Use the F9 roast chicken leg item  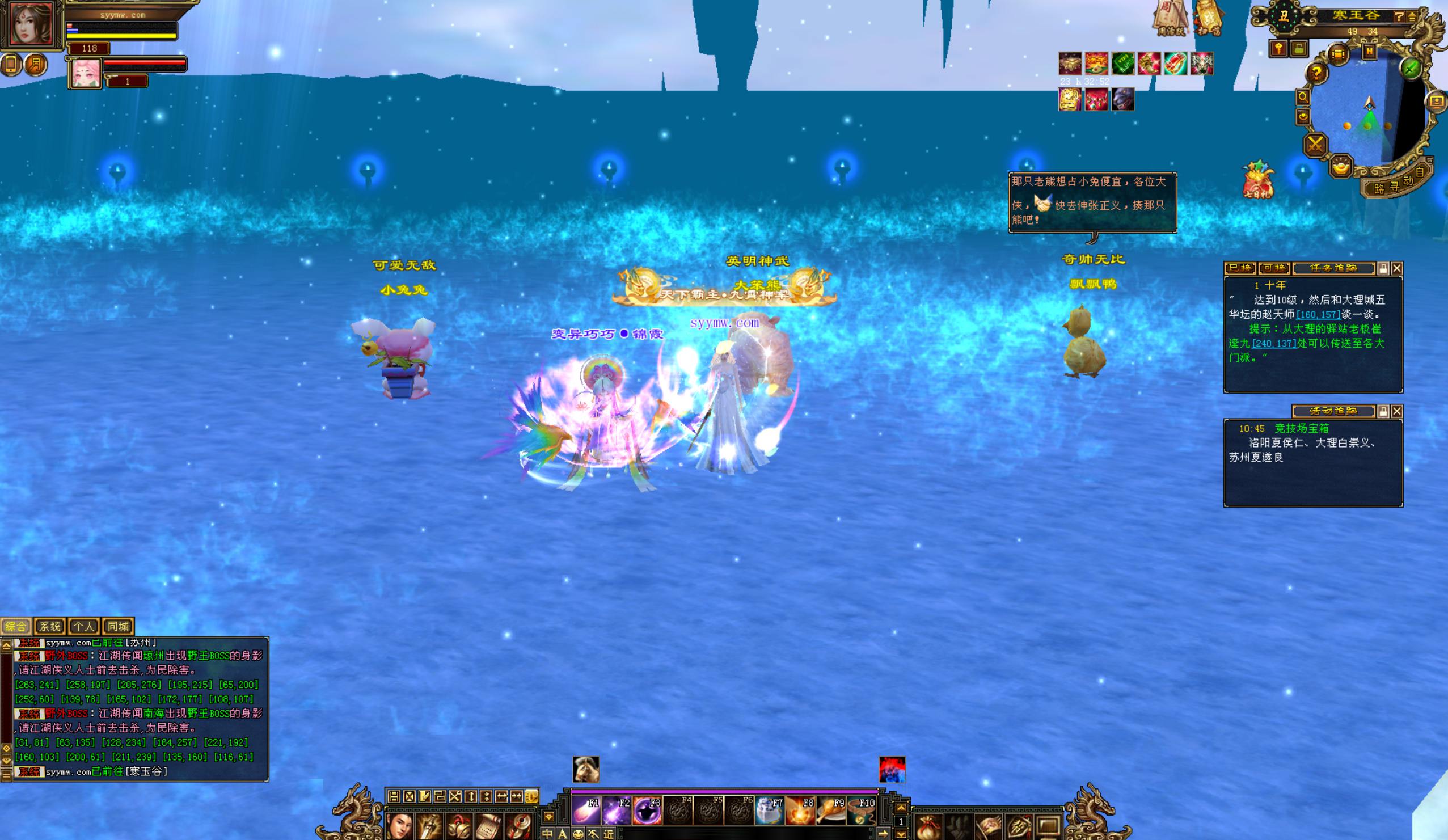click(x=831, y=811)
